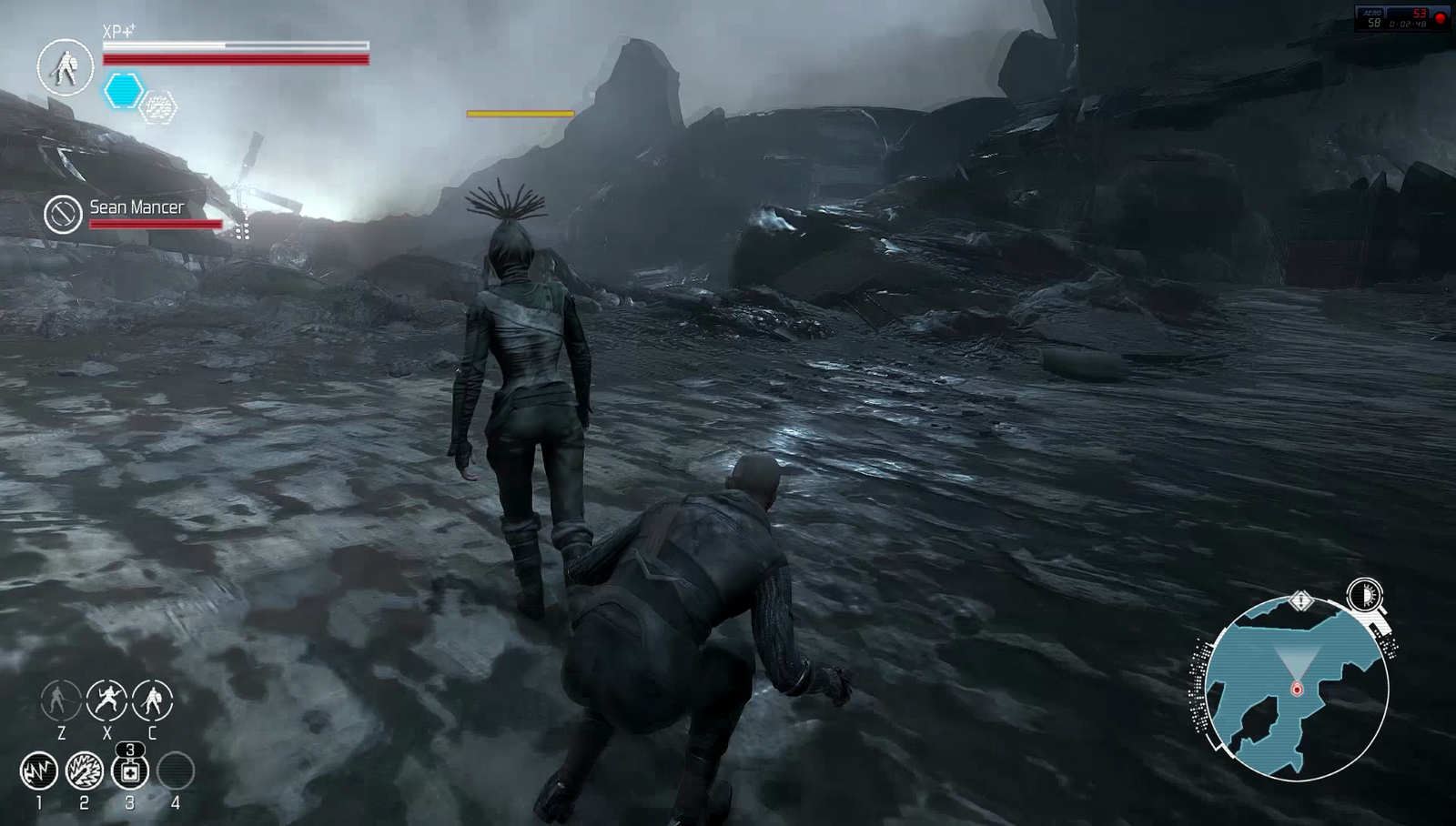Image resolution: width=1456 pixels, height=826 pixels.
Task: Activate the lightning bolt ability in slot 1
Action: [39, 771]
